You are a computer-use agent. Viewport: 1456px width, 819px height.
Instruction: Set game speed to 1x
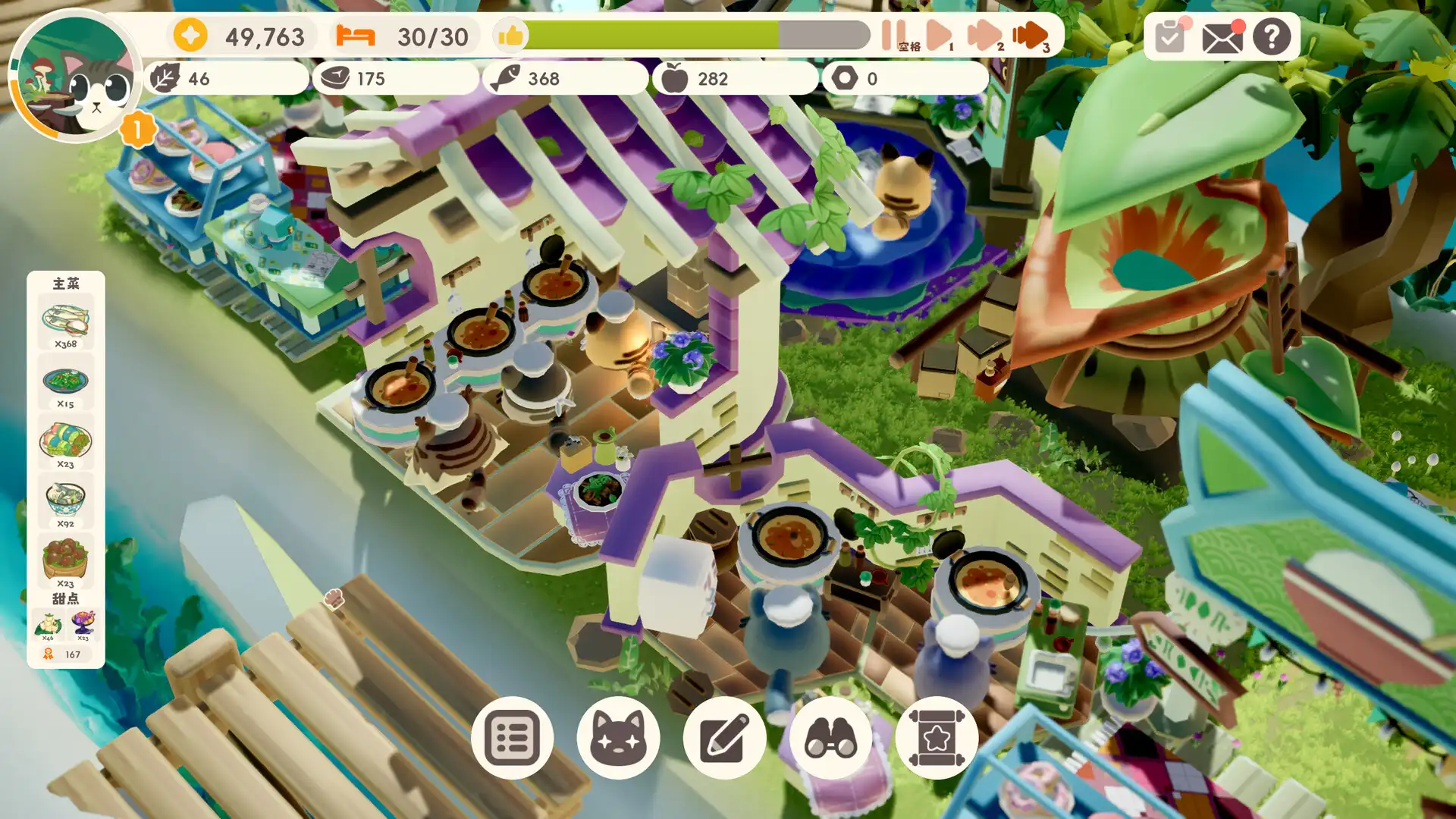(x=939, y=33)
